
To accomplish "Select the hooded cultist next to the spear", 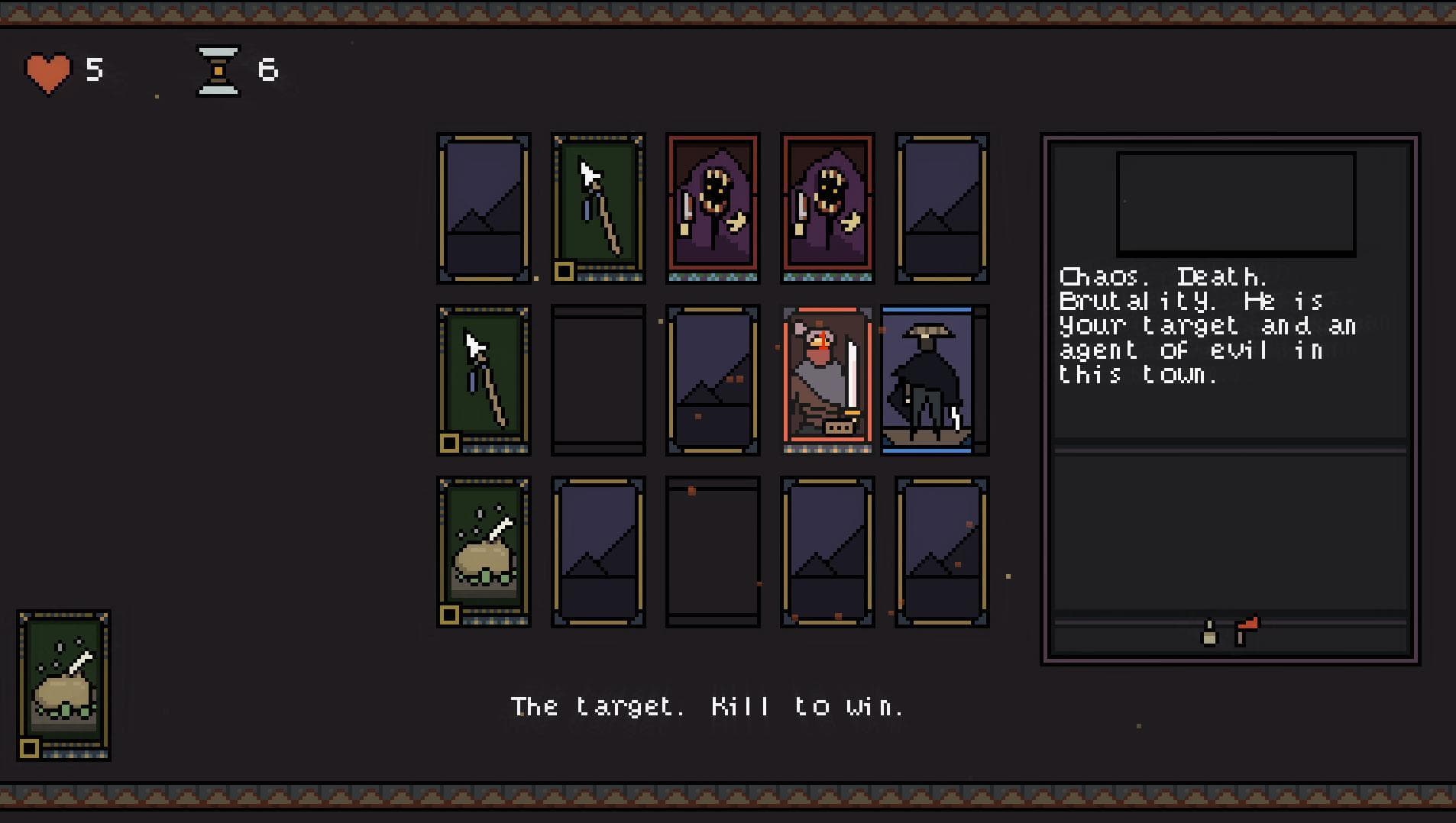I will pyautogui.click(x=713, y=208).
